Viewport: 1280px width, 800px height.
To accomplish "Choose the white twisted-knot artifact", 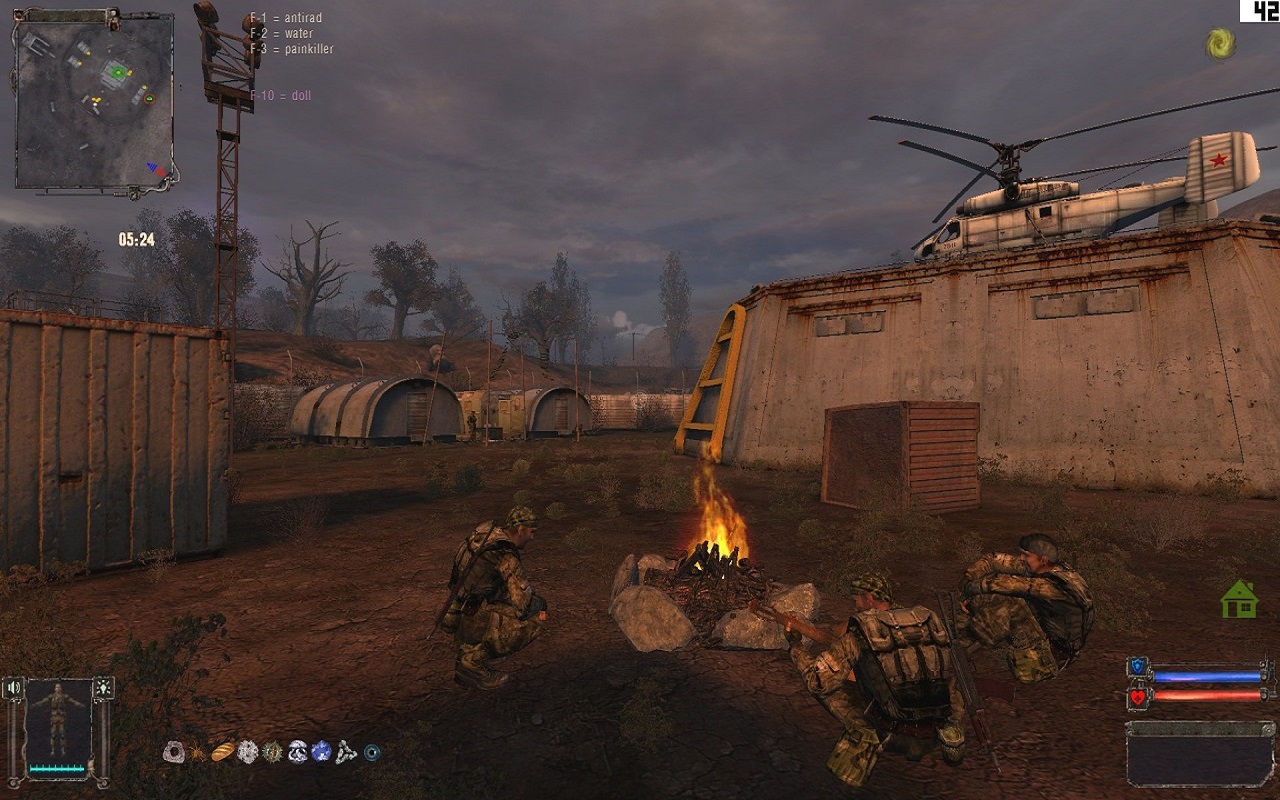I will point(346,752).
